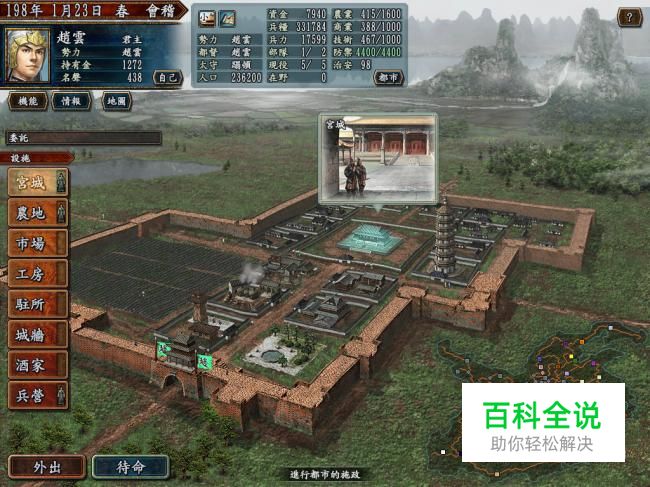Select 農地 farmland from the facilities list
This screenshot has width=650, height=487.
coord(36,213)
